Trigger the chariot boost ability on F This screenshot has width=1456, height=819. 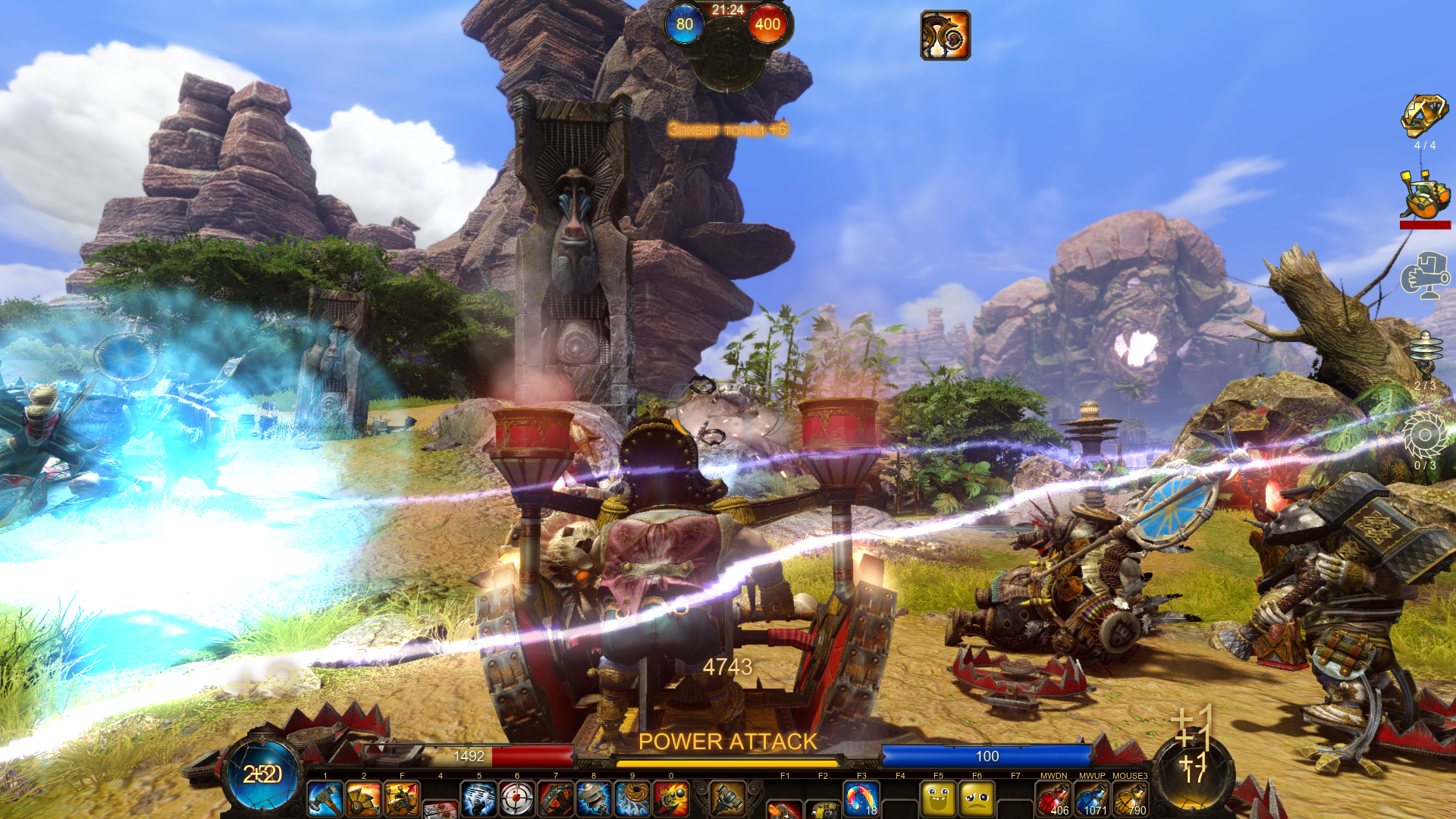pos(402,799)
